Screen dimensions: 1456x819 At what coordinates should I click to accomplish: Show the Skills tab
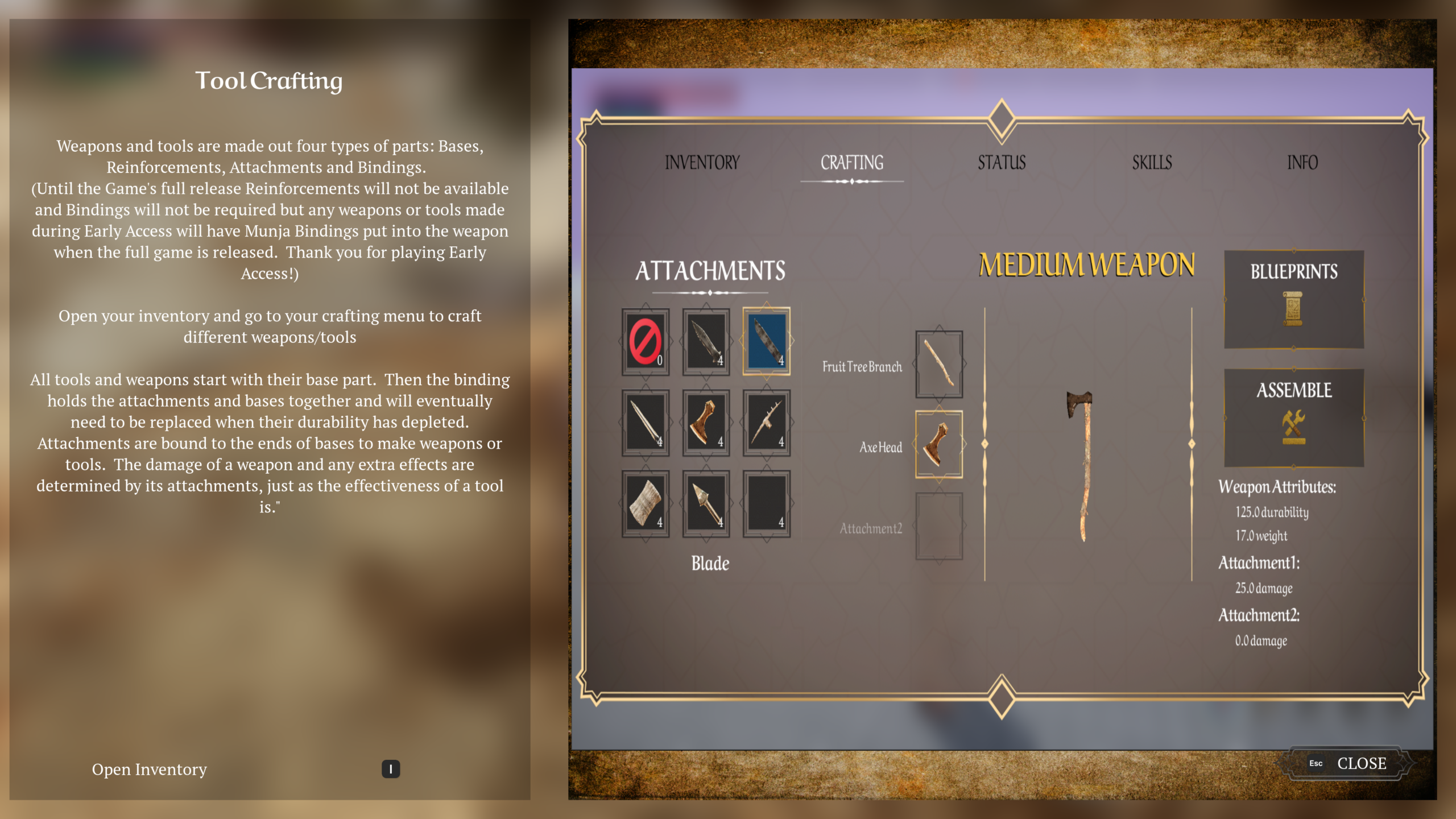pos(1152,163)
